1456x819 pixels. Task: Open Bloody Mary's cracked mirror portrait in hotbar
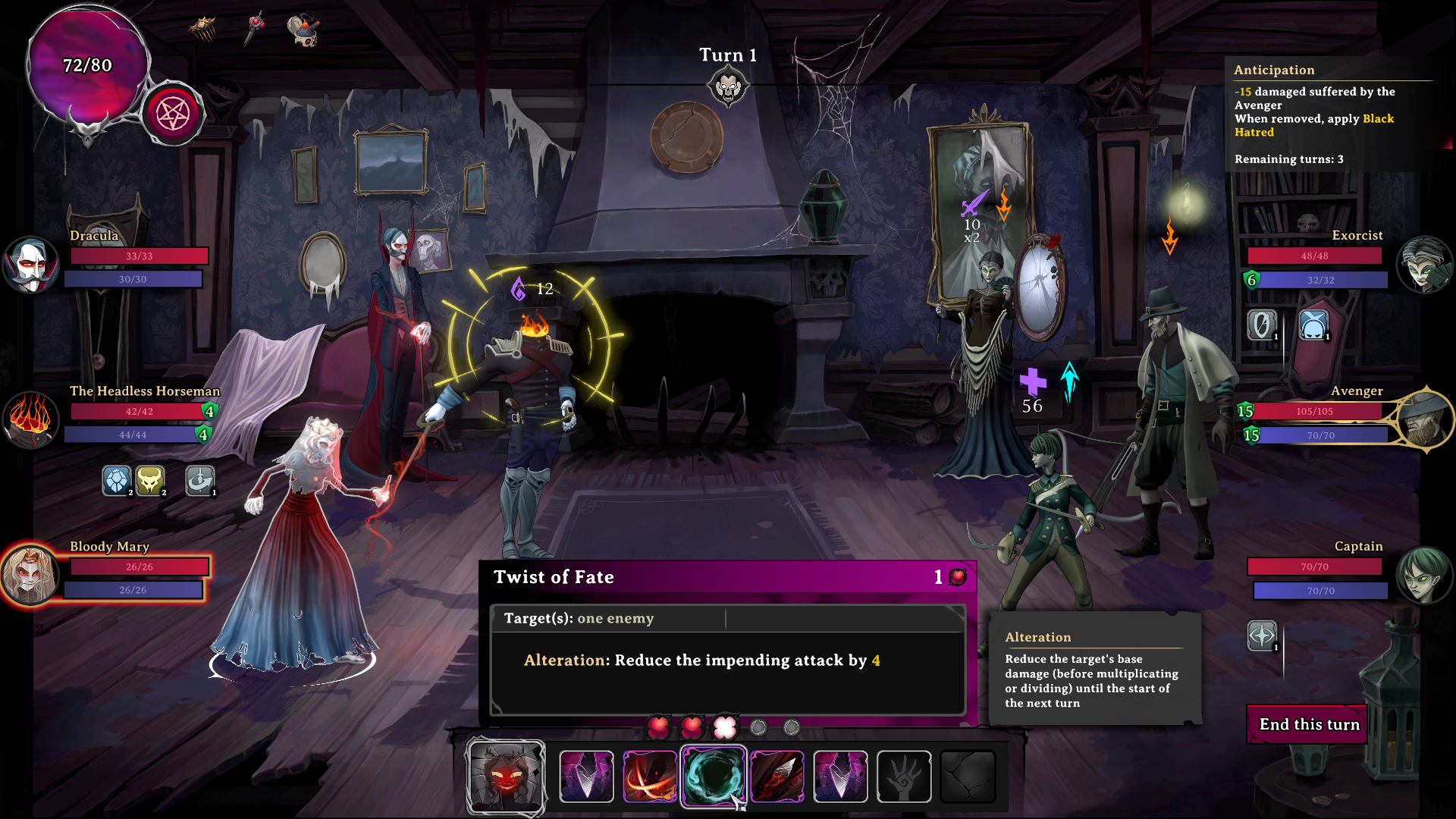pos(506,776)
